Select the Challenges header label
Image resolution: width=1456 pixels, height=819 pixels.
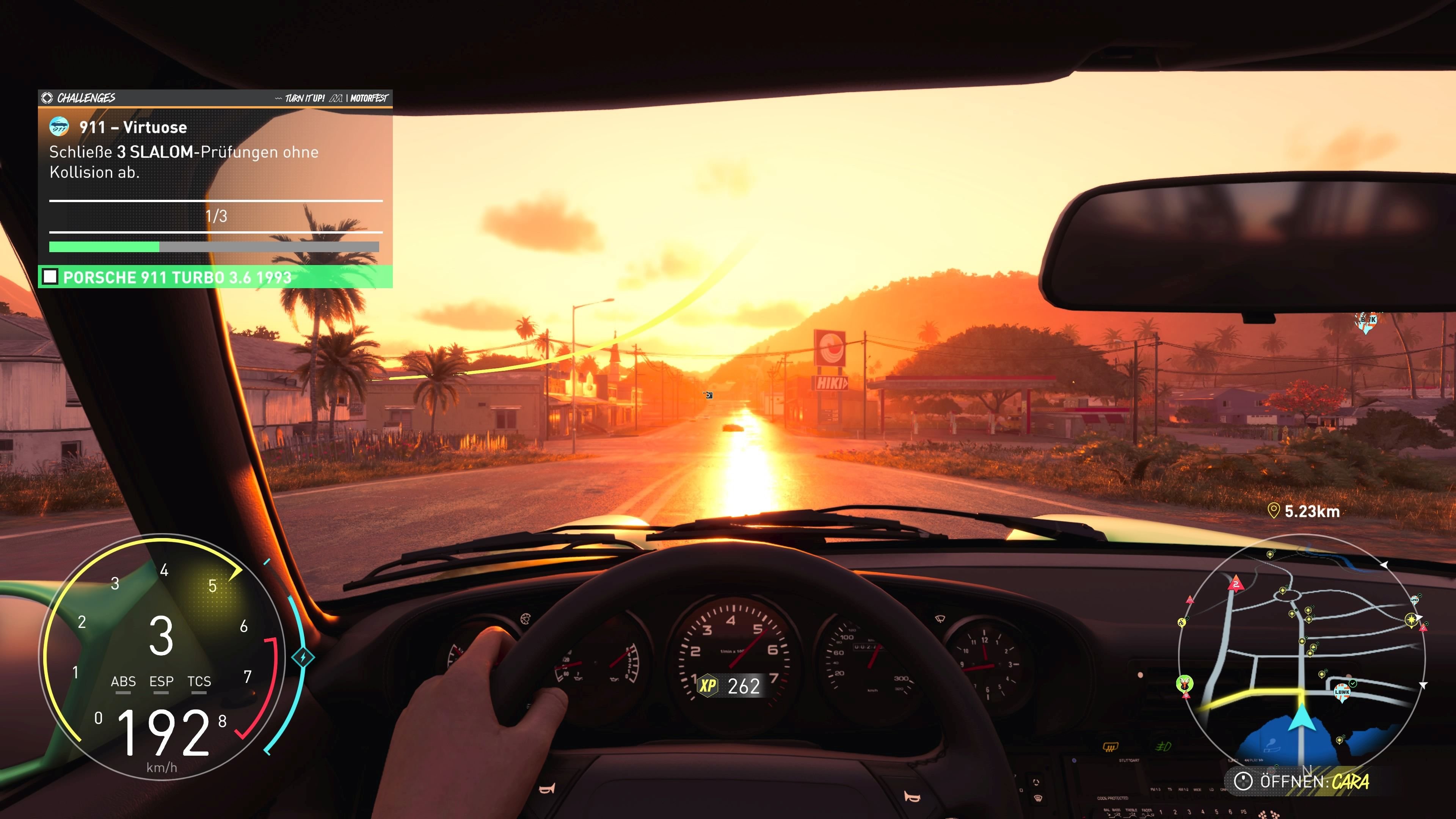point(86,98)
